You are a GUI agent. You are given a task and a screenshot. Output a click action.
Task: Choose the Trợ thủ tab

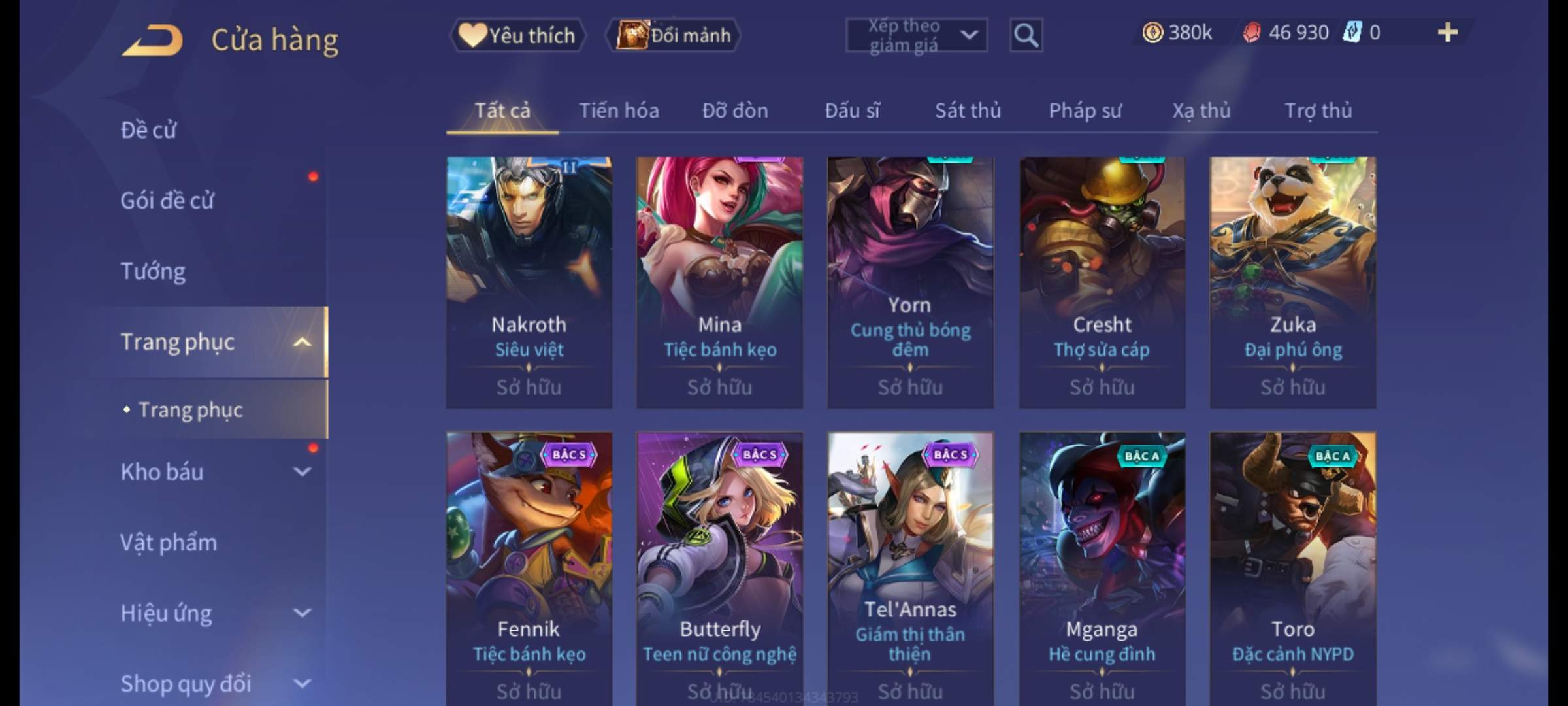(1318, 110)
